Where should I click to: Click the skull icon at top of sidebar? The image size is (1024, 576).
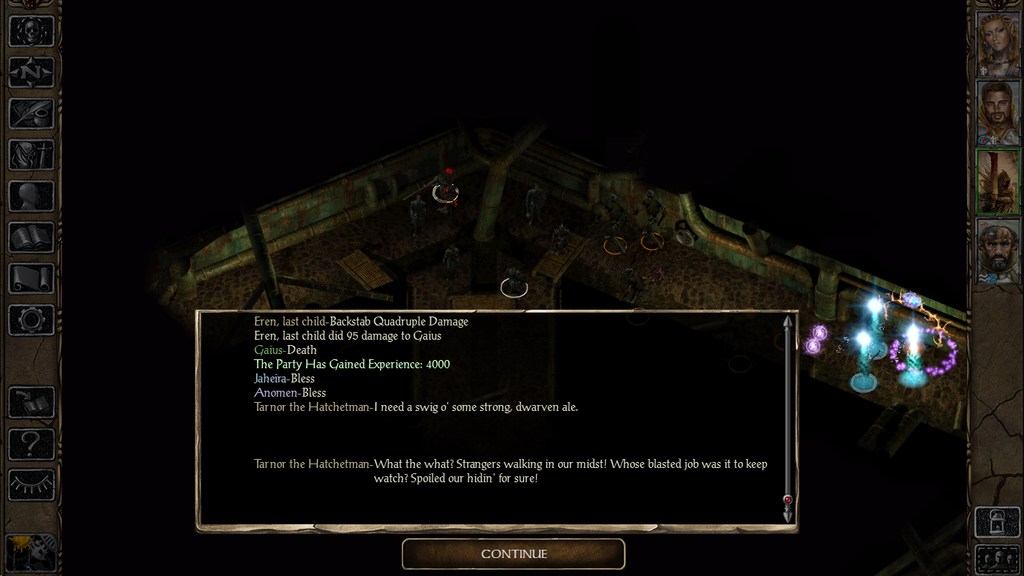click(31, 31)
